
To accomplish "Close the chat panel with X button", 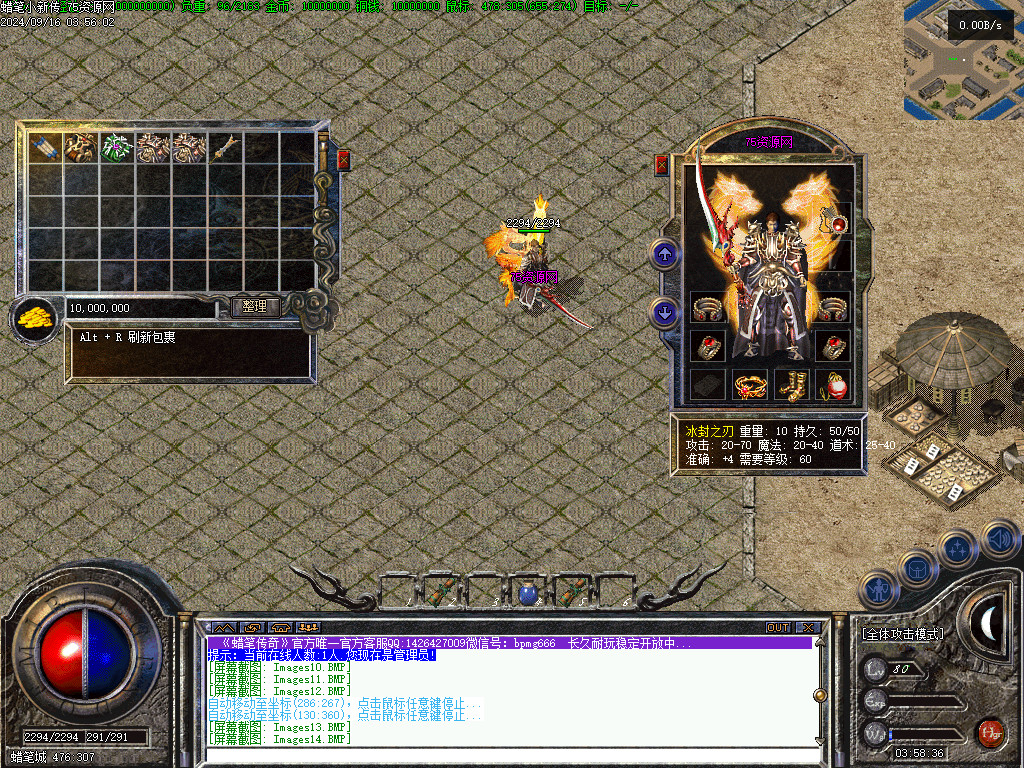I will (x=808, y=627).
